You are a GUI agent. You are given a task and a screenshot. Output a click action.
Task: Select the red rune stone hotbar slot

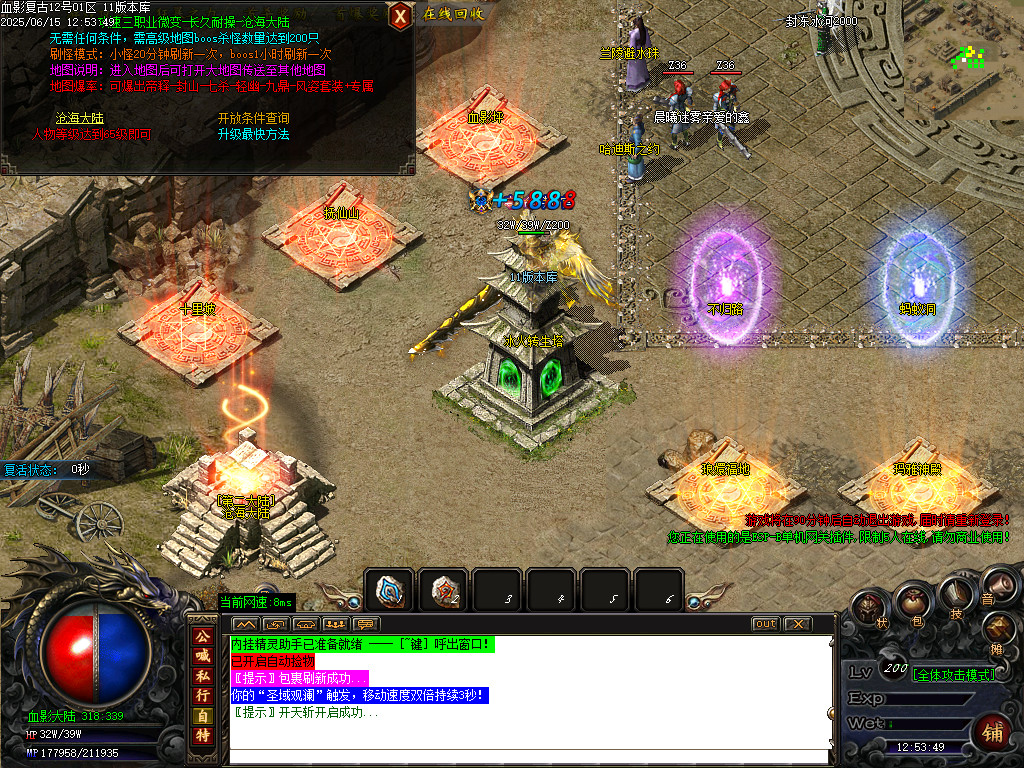pos(443,590)
